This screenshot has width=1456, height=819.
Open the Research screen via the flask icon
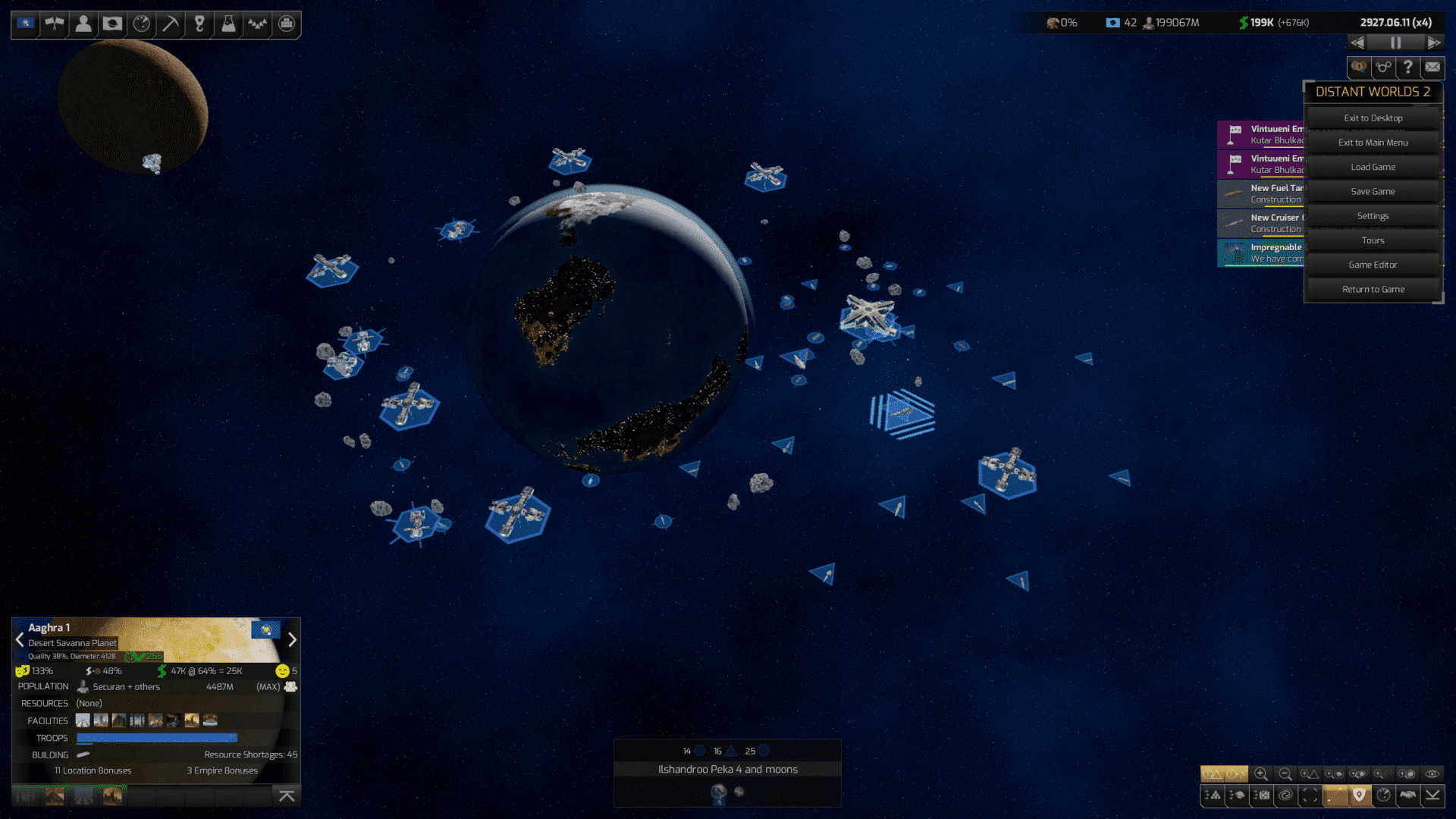[227, 24]
